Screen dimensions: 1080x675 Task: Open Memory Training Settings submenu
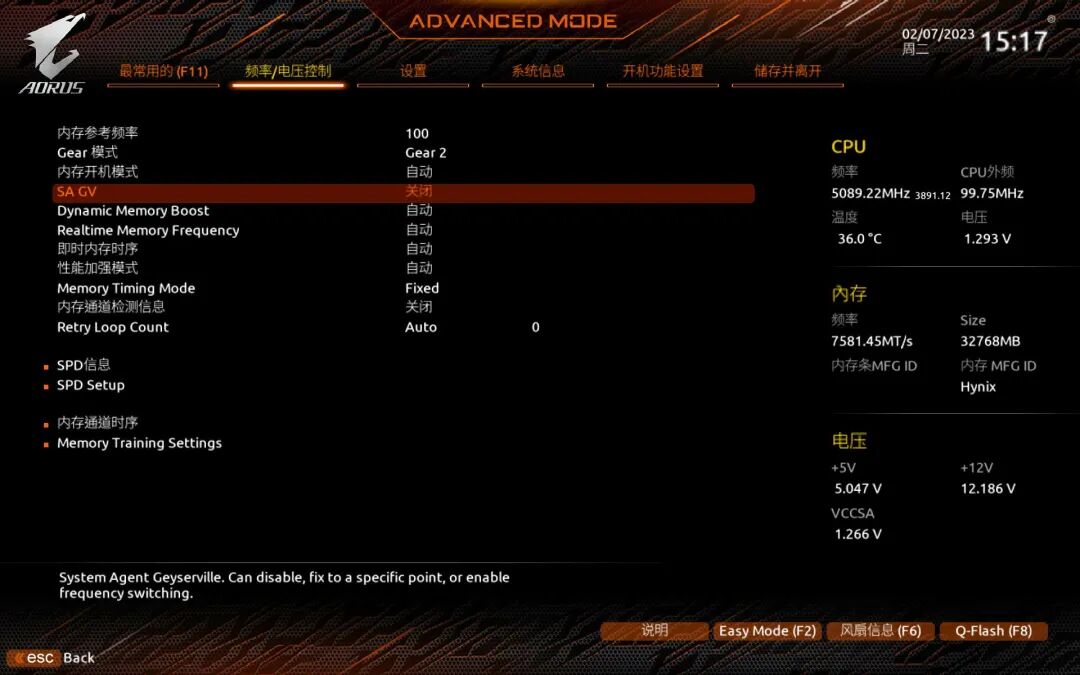[139, 443]
